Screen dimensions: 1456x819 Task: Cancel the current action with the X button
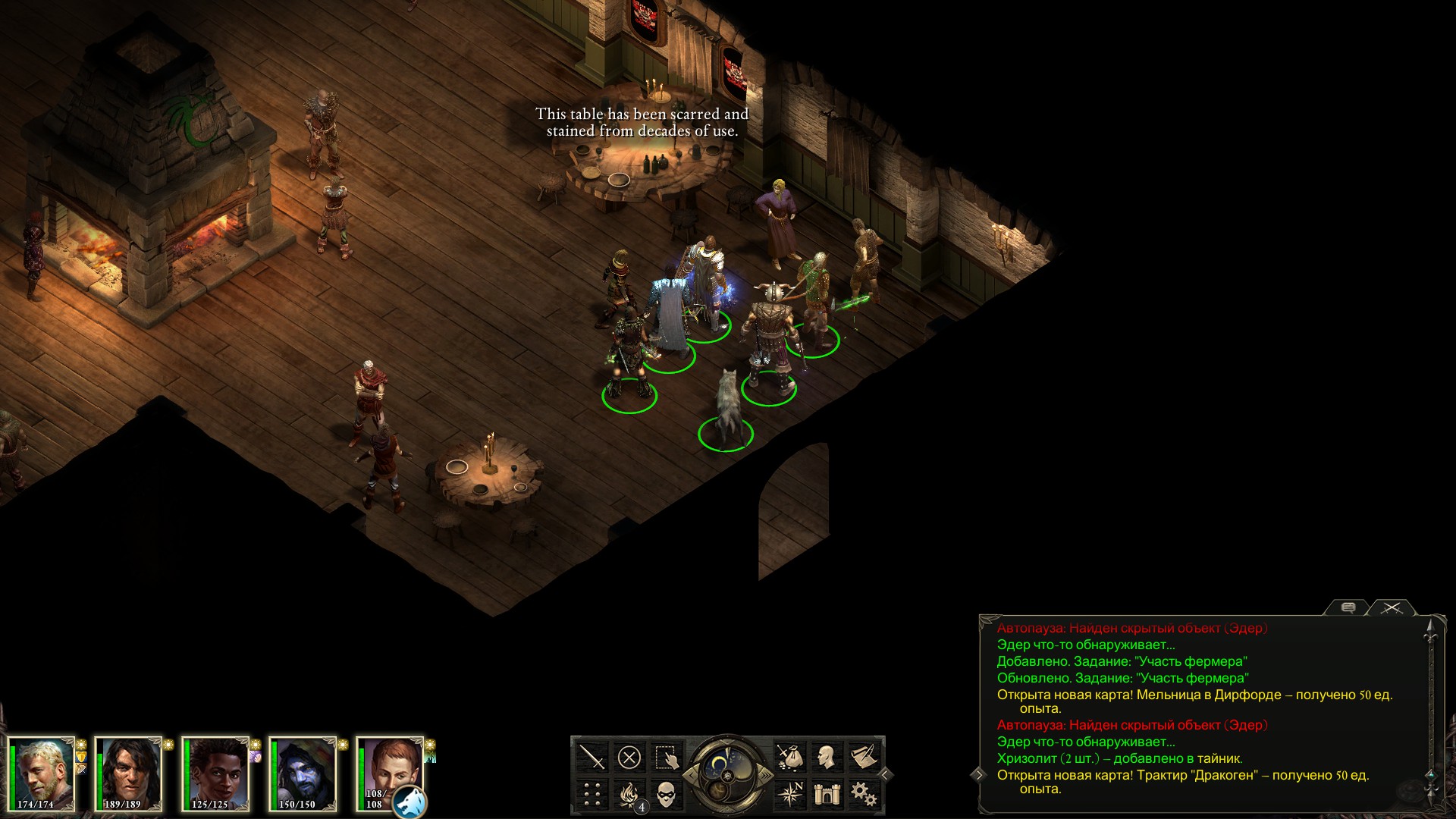coord(629,757)
